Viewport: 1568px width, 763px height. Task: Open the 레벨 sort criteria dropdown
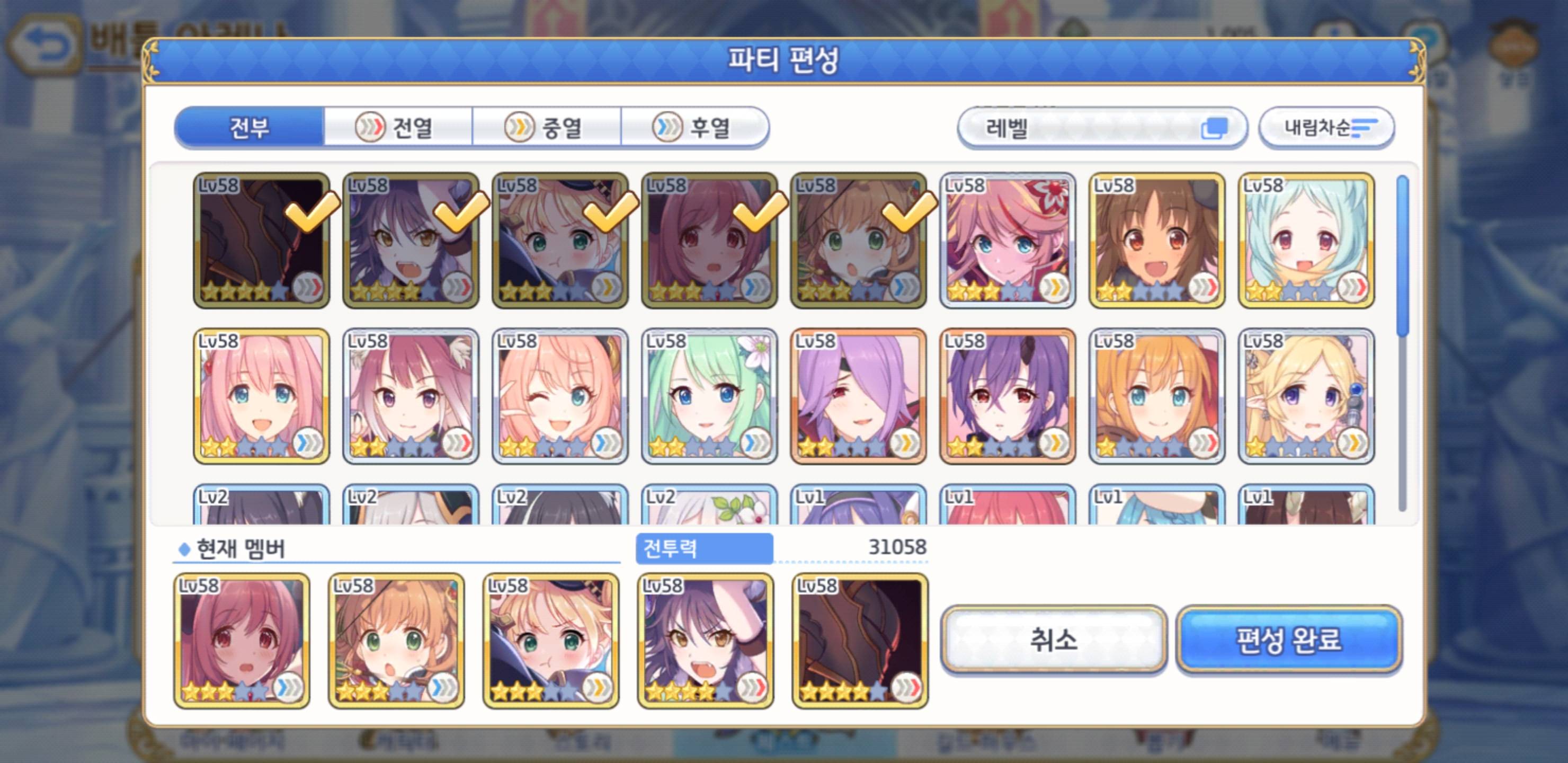pos(1102,128)
